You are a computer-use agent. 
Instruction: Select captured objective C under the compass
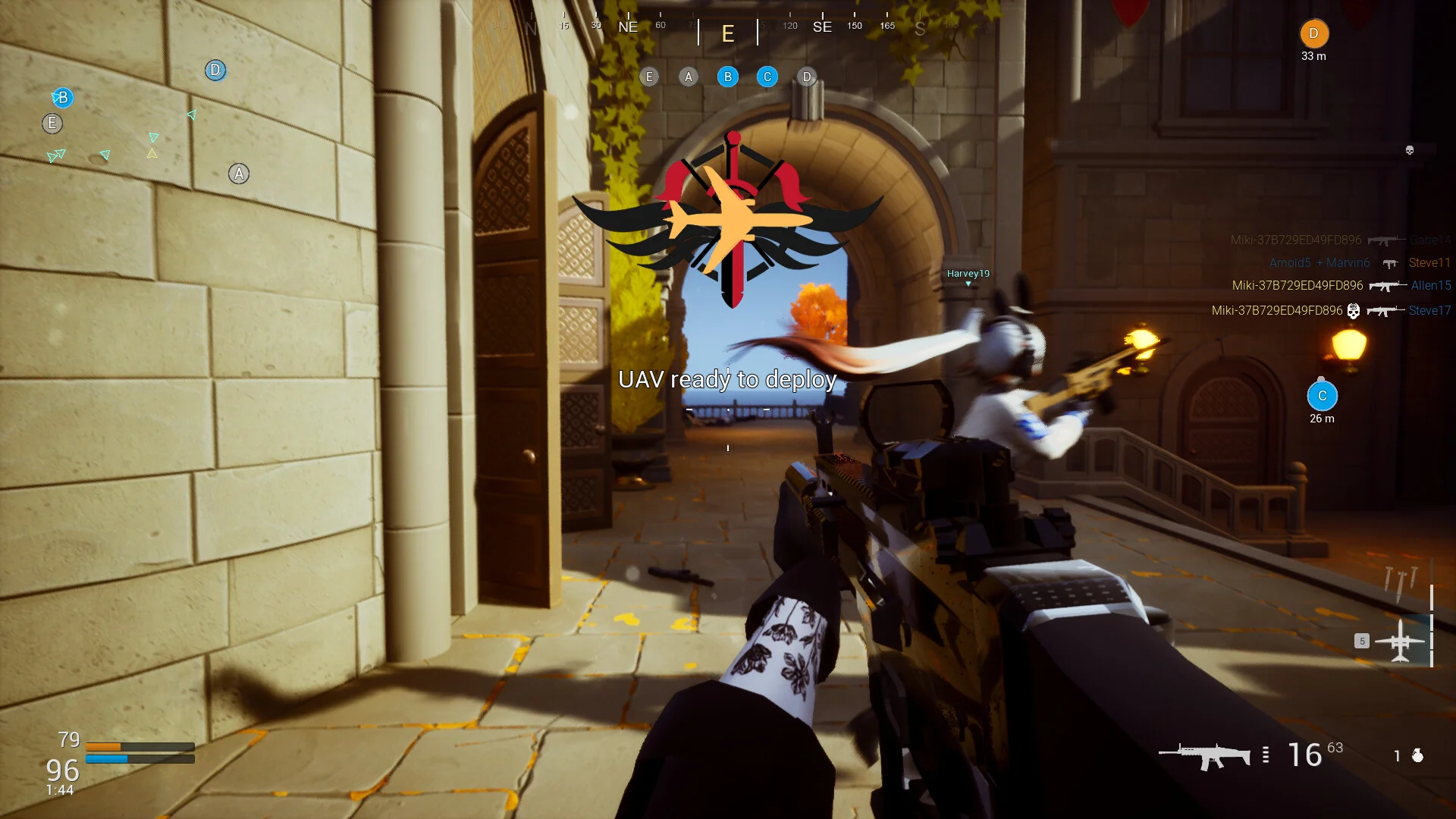(x=767, y=77)
